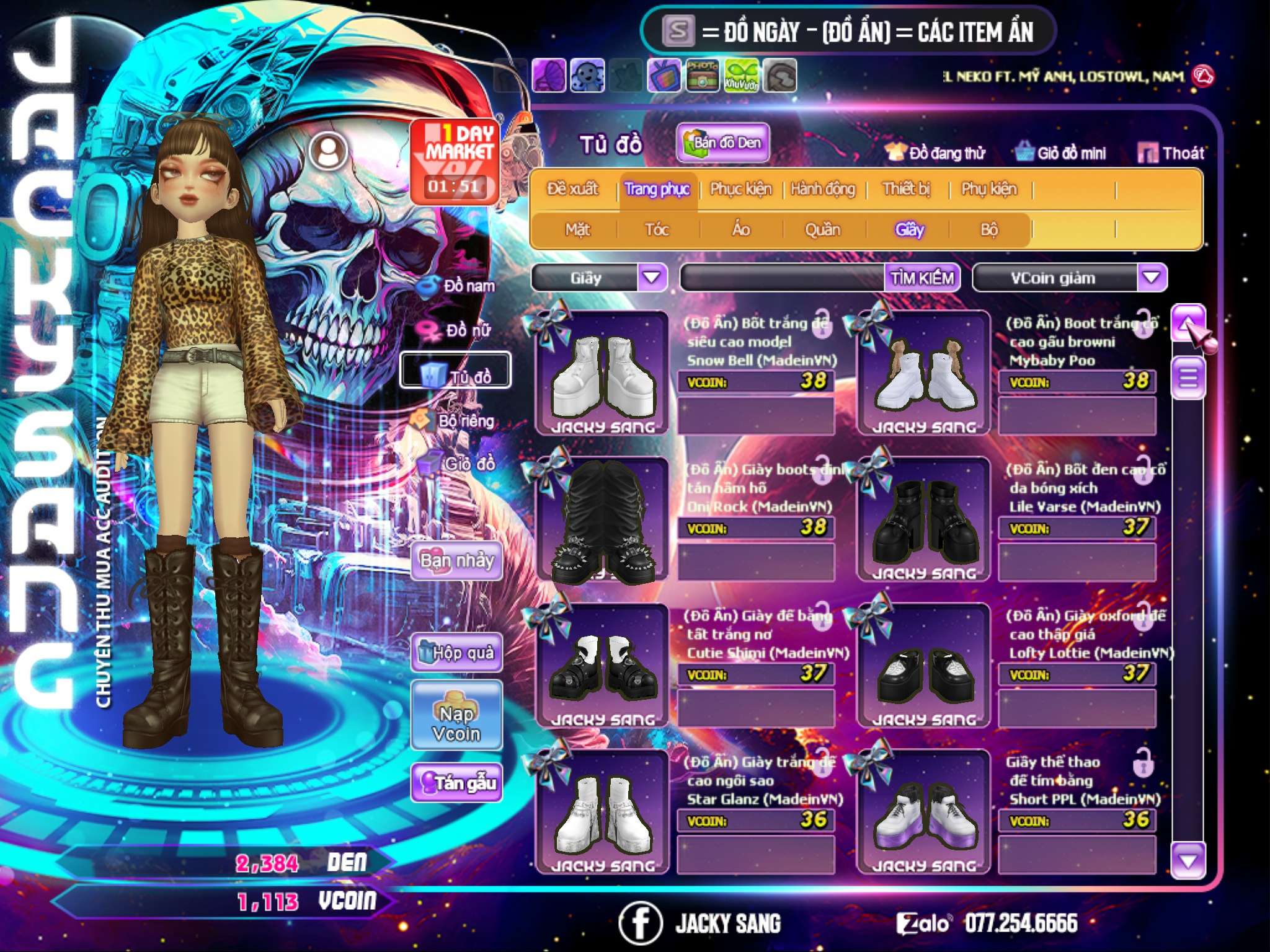Switch to the Quần subcategory
The width and height of the screenshot is (1270, 952).
822,230
